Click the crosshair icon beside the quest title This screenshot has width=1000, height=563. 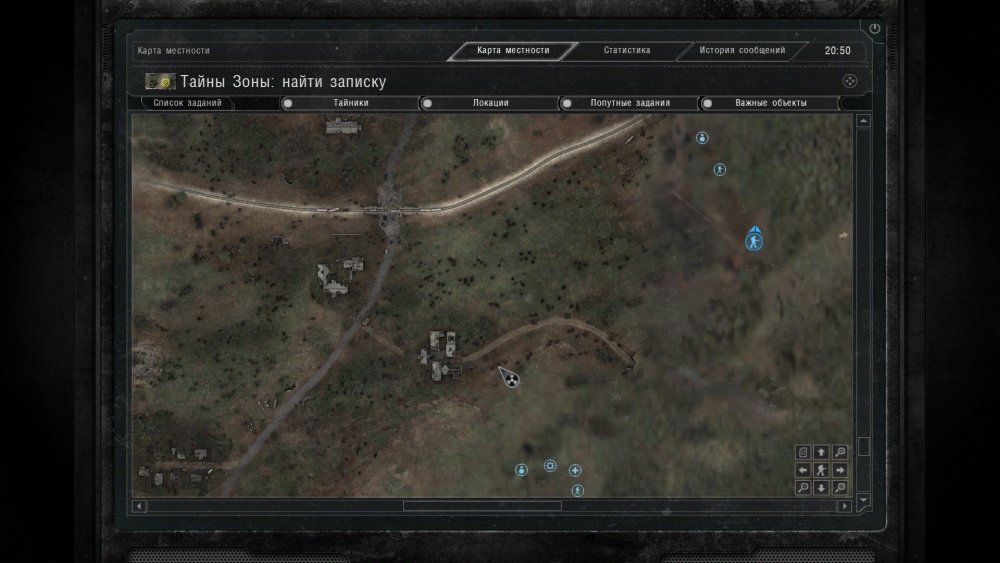click(x=848, y=81)
